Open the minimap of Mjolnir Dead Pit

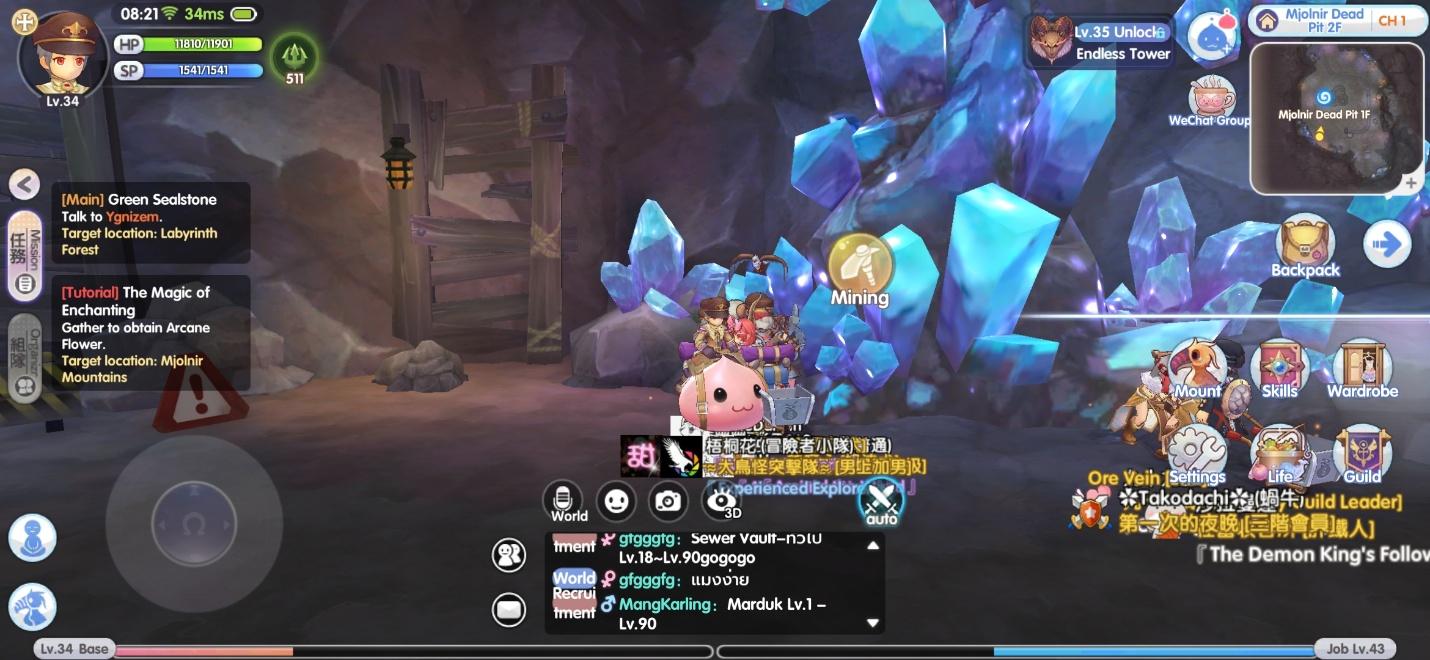pyautogui.click(x=1336, y=118)
